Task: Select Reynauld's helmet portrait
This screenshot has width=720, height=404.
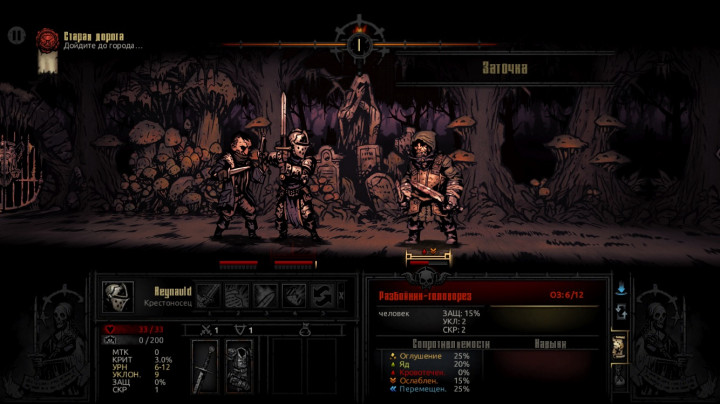Action: click(117, 295)
